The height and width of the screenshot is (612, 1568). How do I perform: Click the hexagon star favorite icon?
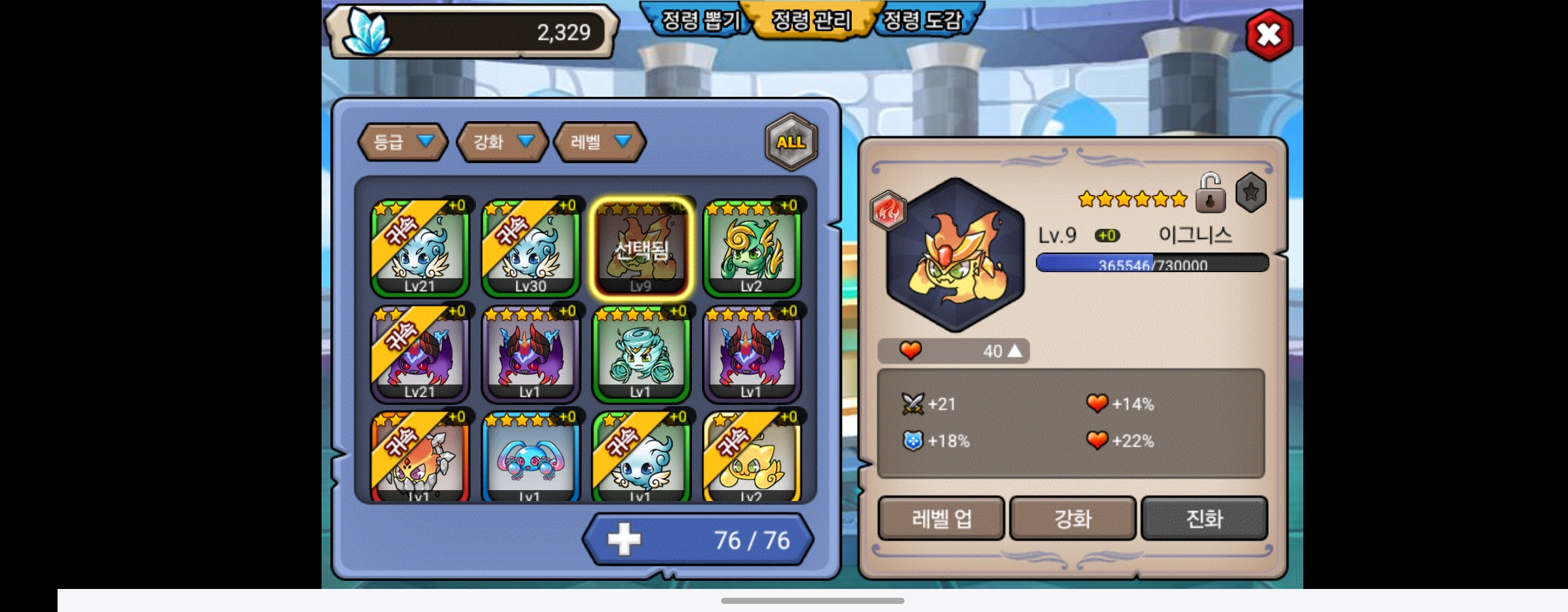click(x=1250, y=194)
